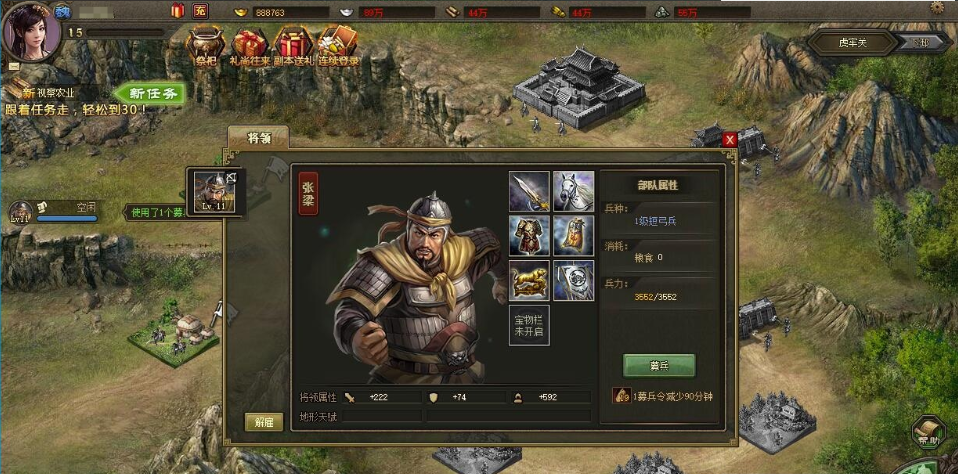Close the general panel with the red X
This screenshot has width=958, height=474.
(730, 140)
